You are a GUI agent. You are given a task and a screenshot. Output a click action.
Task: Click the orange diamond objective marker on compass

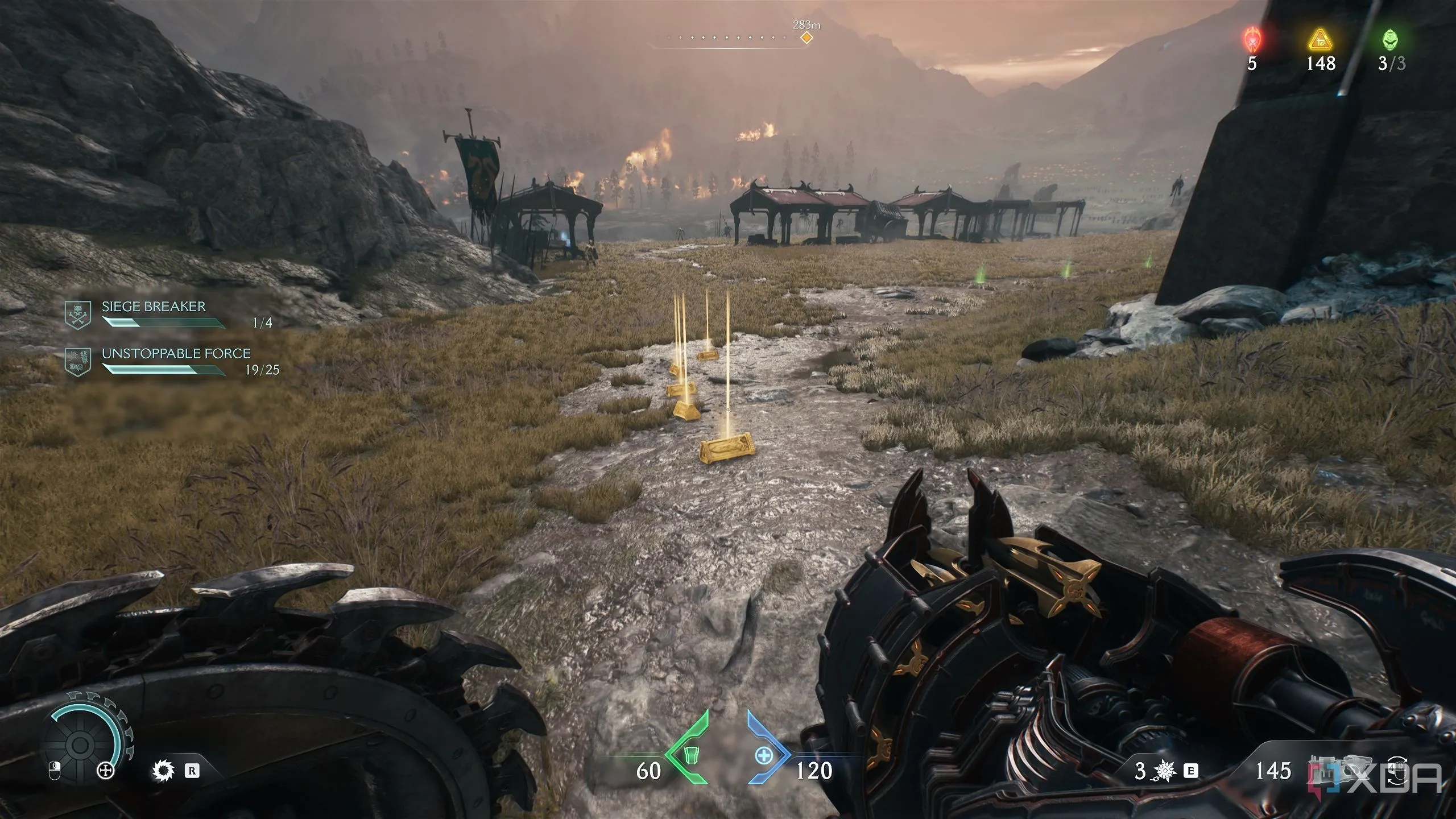point(806,38)
